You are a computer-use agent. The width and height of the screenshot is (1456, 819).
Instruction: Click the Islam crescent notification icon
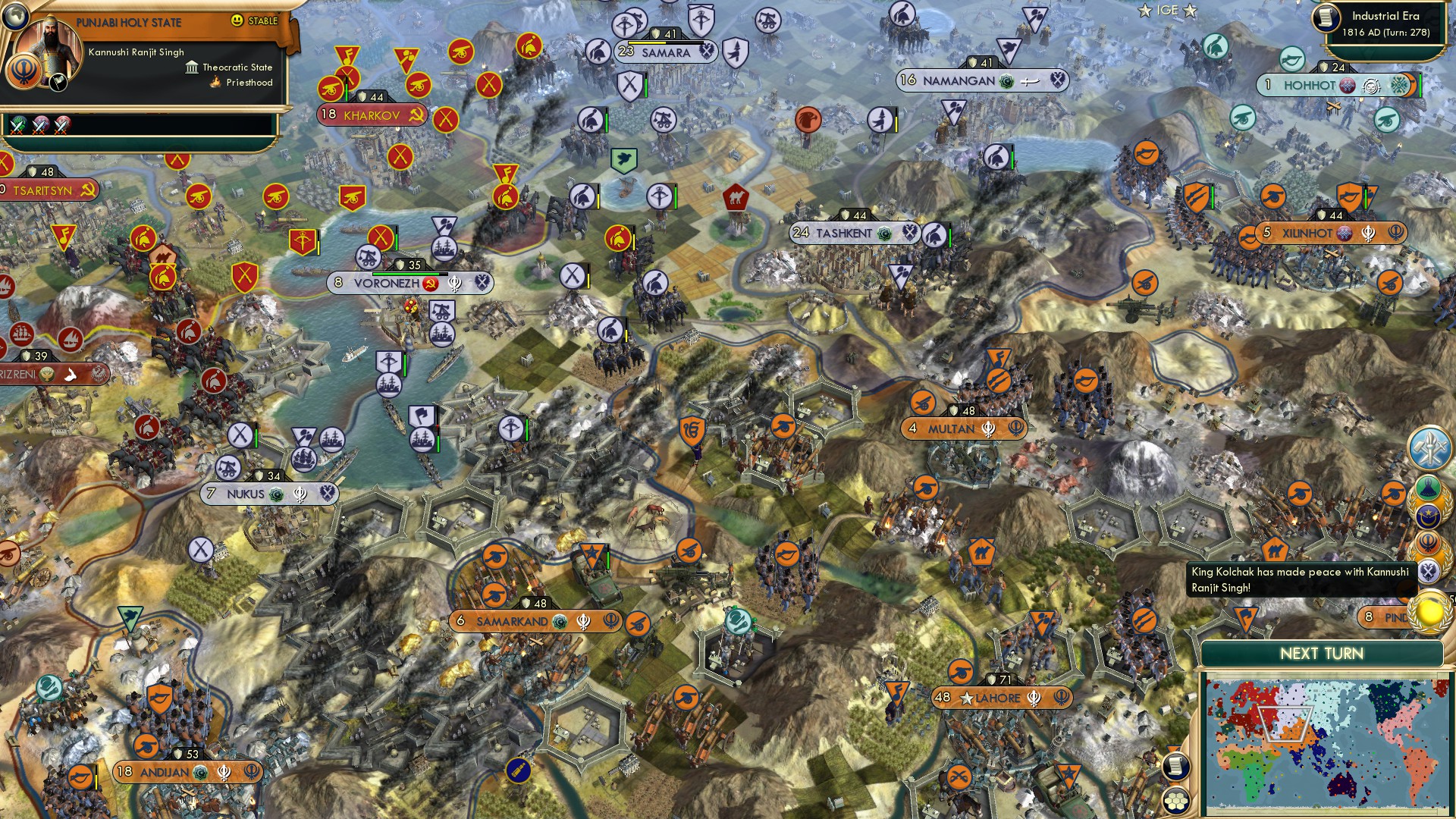[x=1427, y=516]
